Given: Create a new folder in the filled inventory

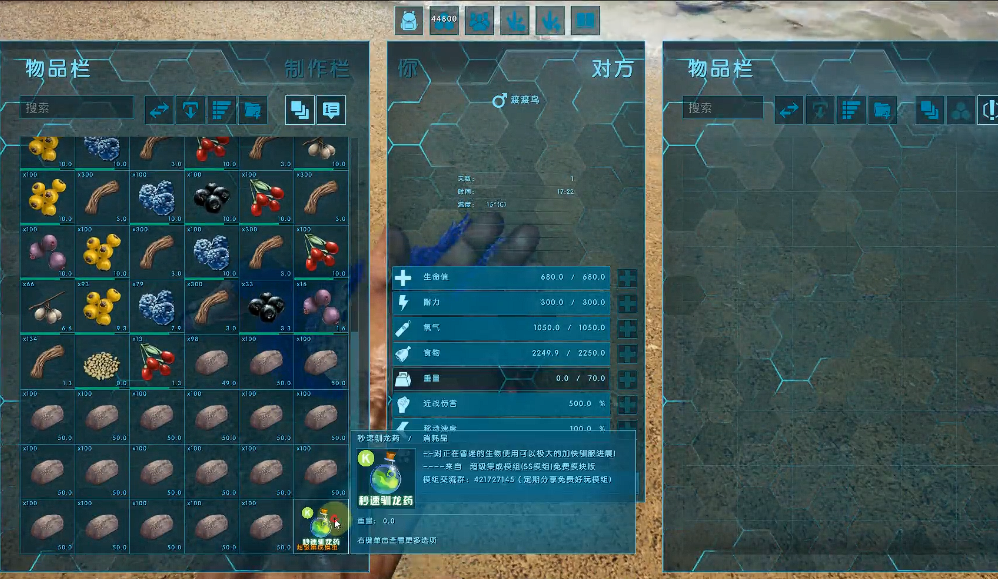Looking at the screenshot, I should coord(252,109).
